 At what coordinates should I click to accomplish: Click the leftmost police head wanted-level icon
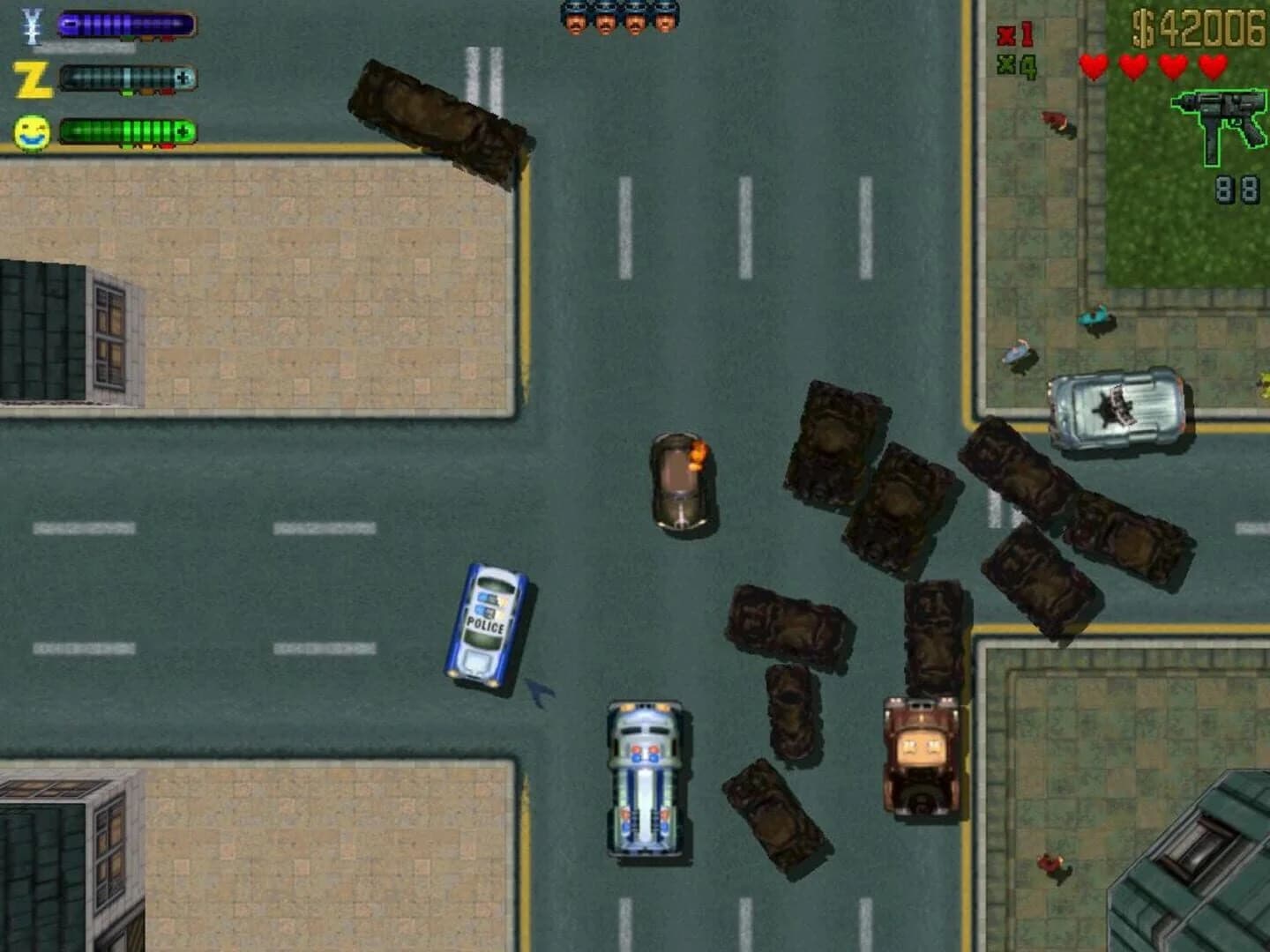[574, 16]
